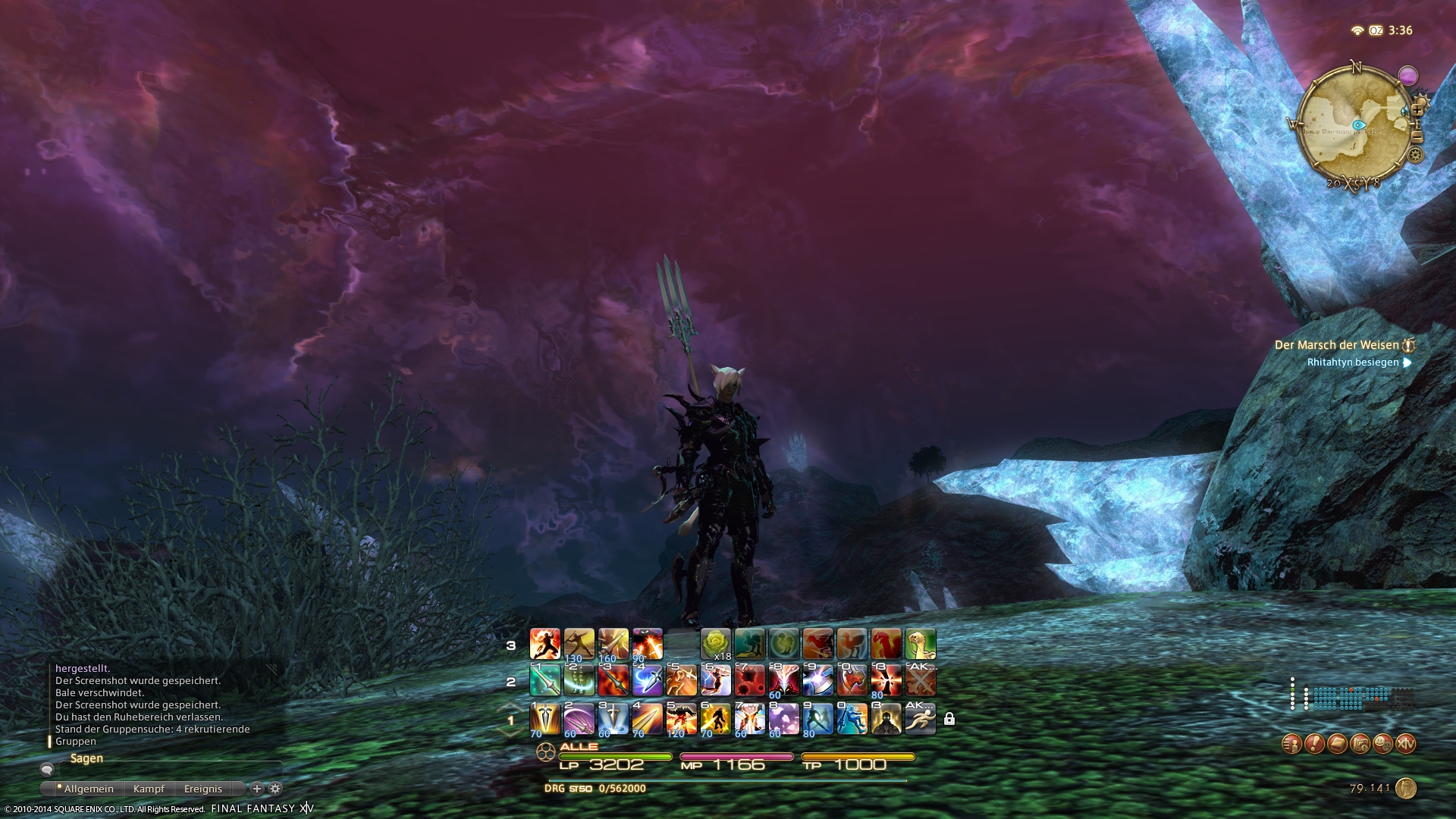1456x819 pixels.
Task: Open the social smiley faces menu
Action: point(1382,744)
